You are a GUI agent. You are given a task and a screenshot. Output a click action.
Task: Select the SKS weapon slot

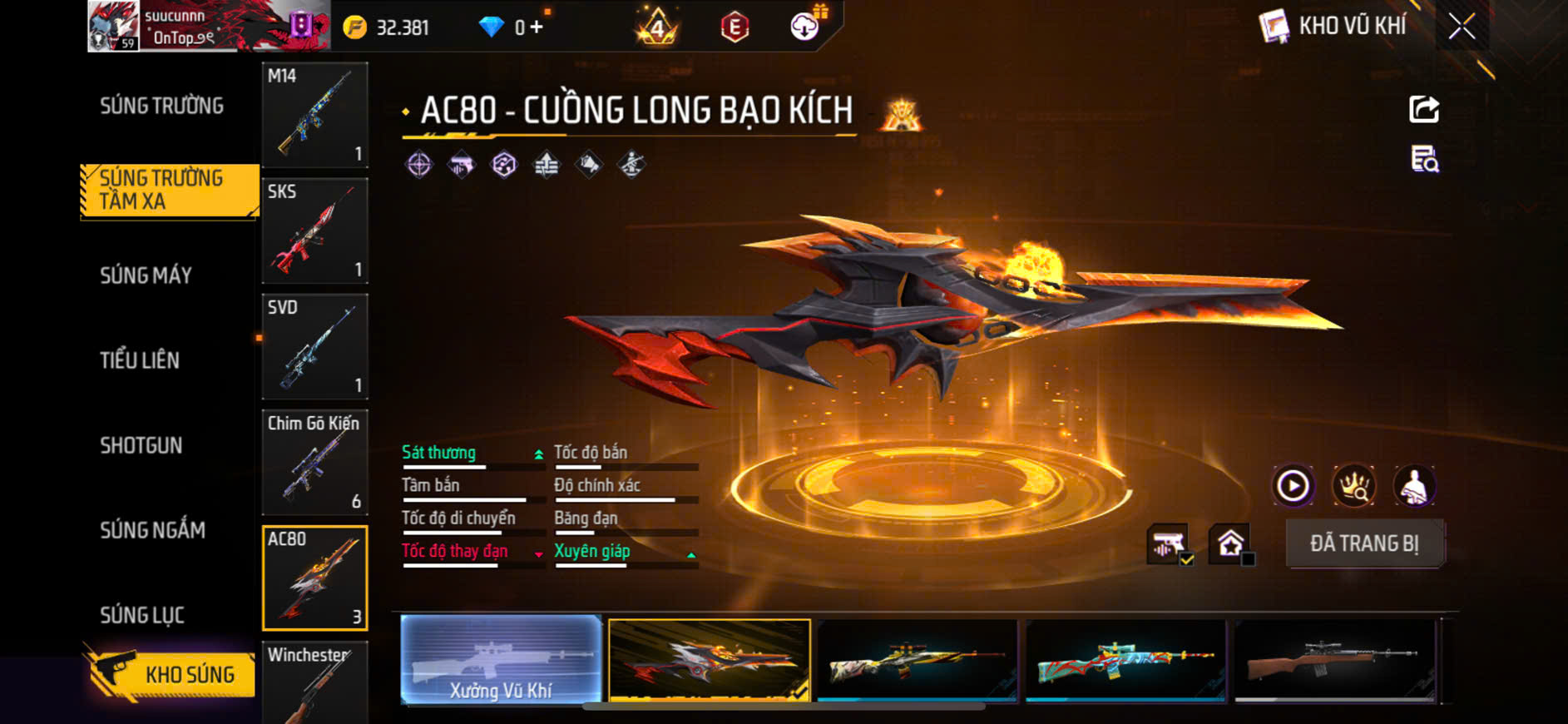click(314, 231)
